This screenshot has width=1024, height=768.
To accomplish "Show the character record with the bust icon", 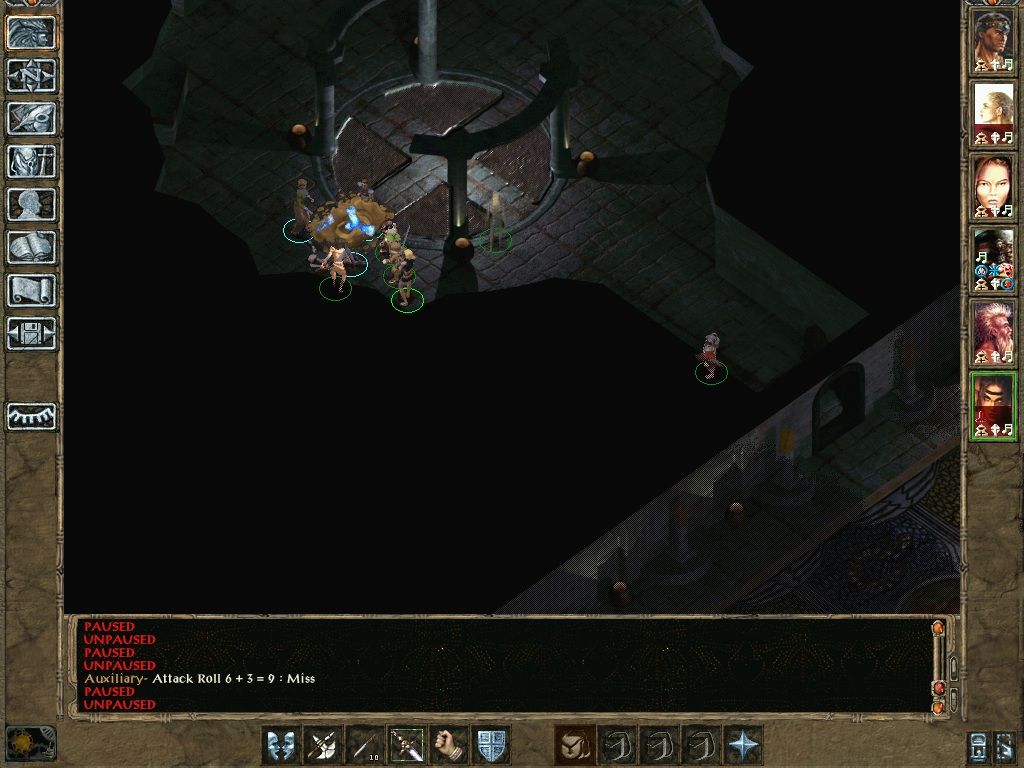I will tap(32, 204).
